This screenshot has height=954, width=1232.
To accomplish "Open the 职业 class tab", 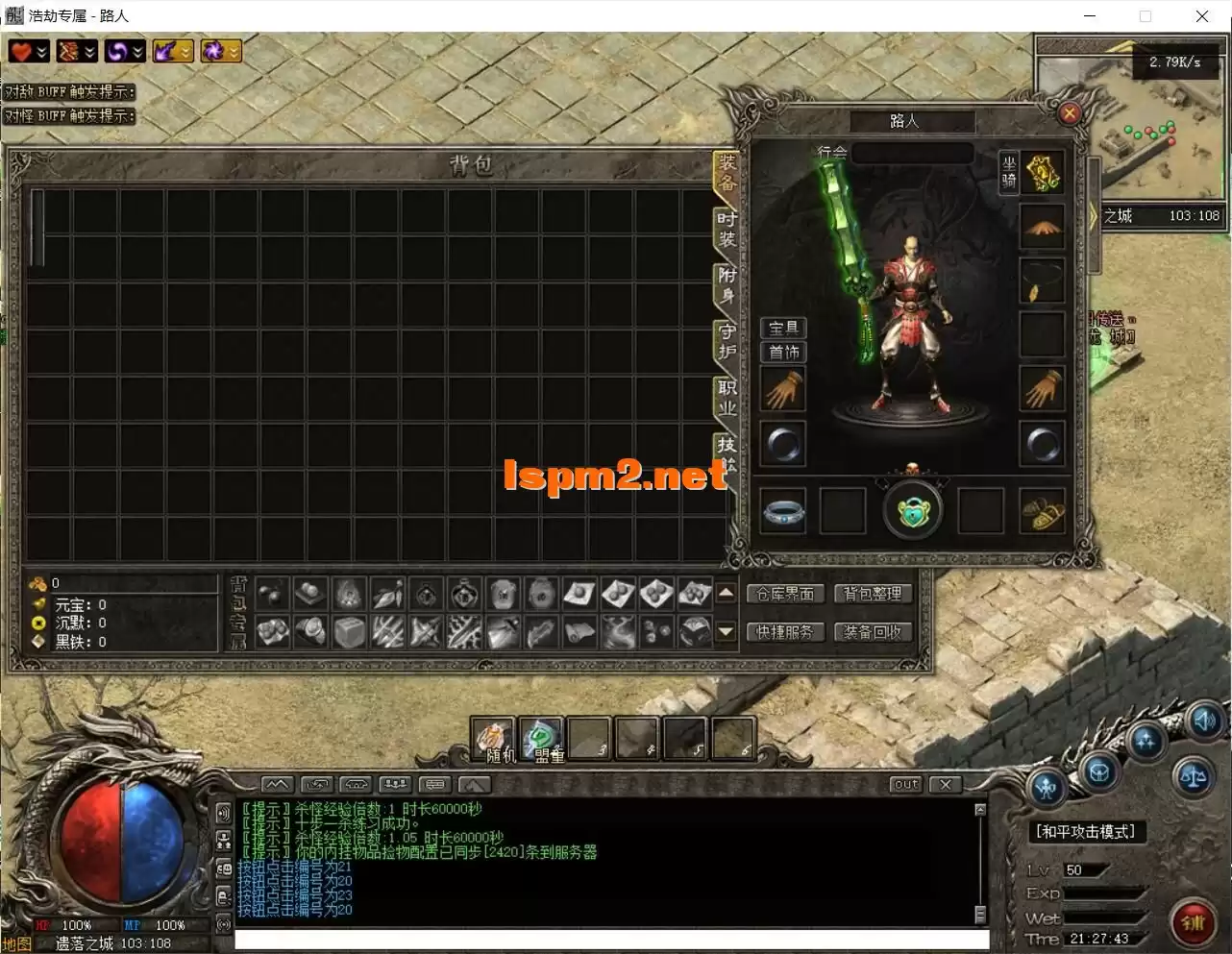I will pos(727,398).
